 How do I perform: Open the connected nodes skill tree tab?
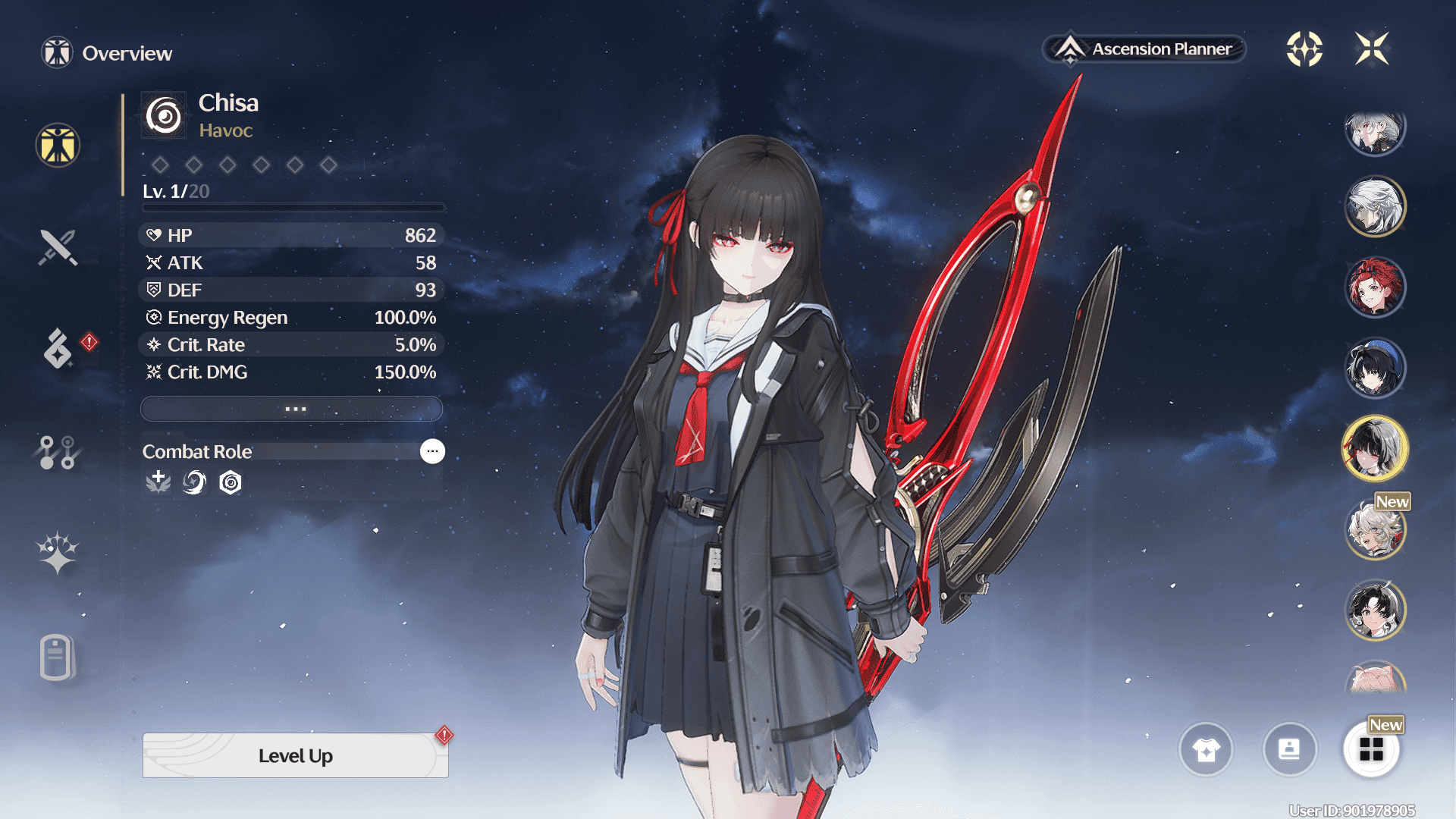pyautogui.click(x=58, y=452)
